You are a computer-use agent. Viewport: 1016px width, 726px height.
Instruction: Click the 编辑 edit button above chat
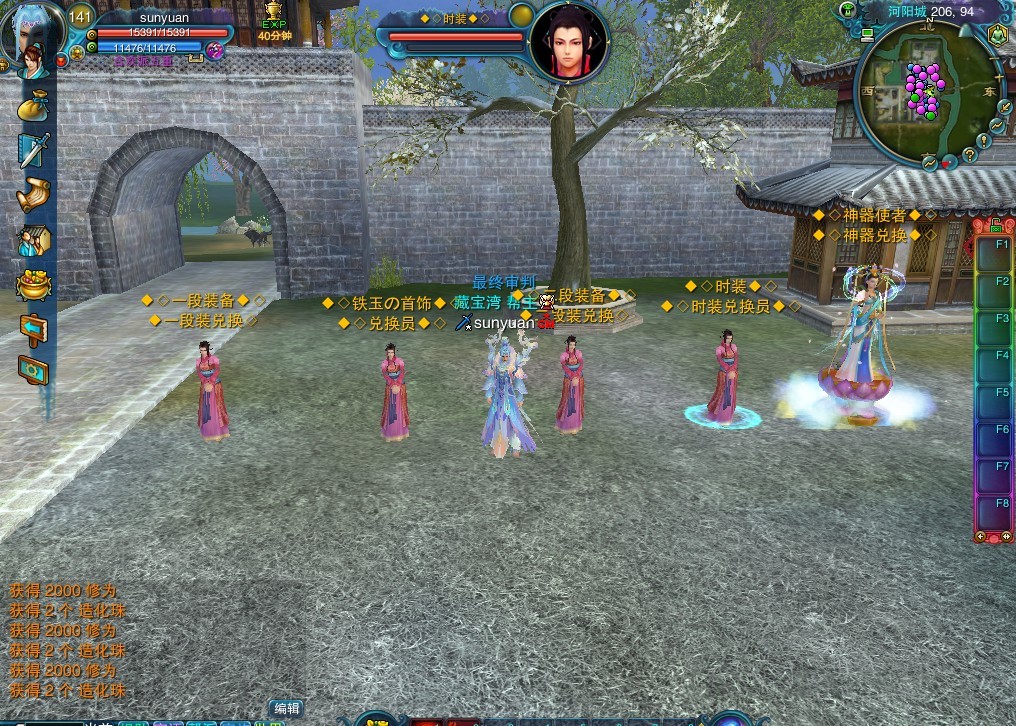(286, 708)
